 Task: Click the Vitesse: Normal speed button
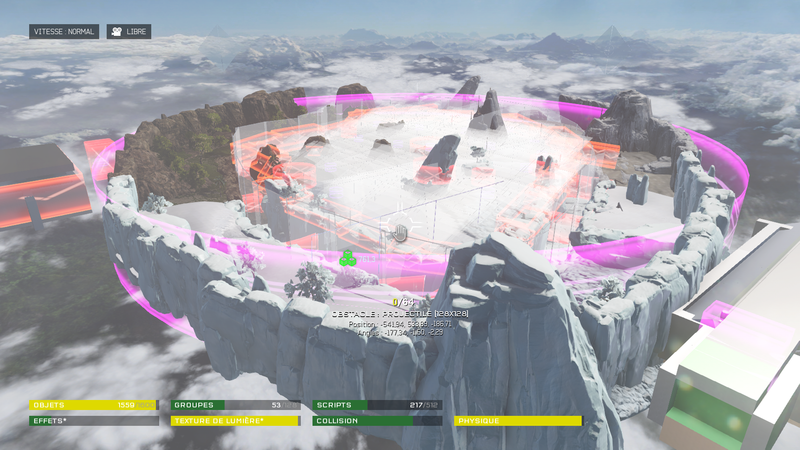click(x=64, y=32)
